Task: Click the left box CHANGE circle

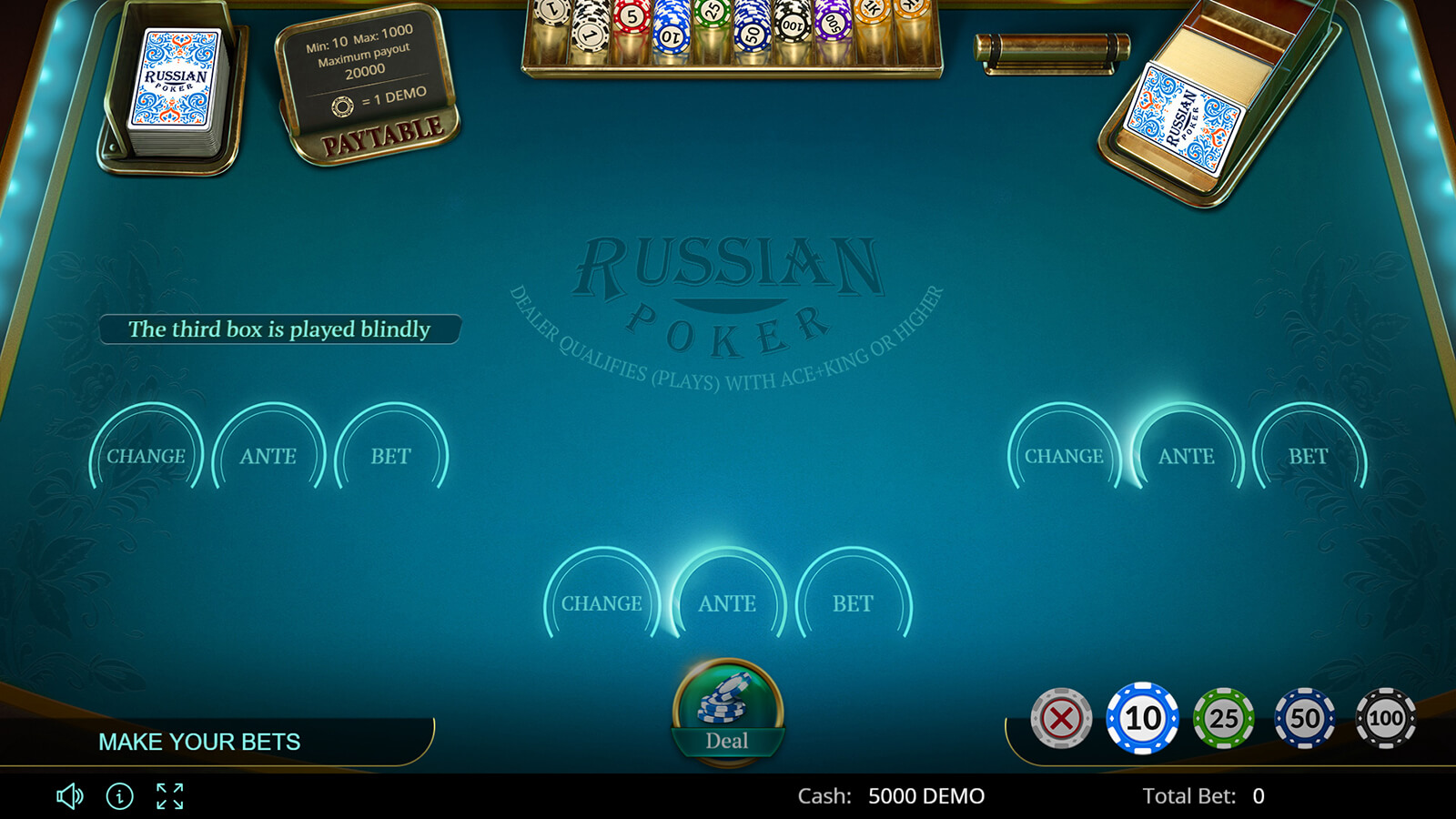Action: 147,455
